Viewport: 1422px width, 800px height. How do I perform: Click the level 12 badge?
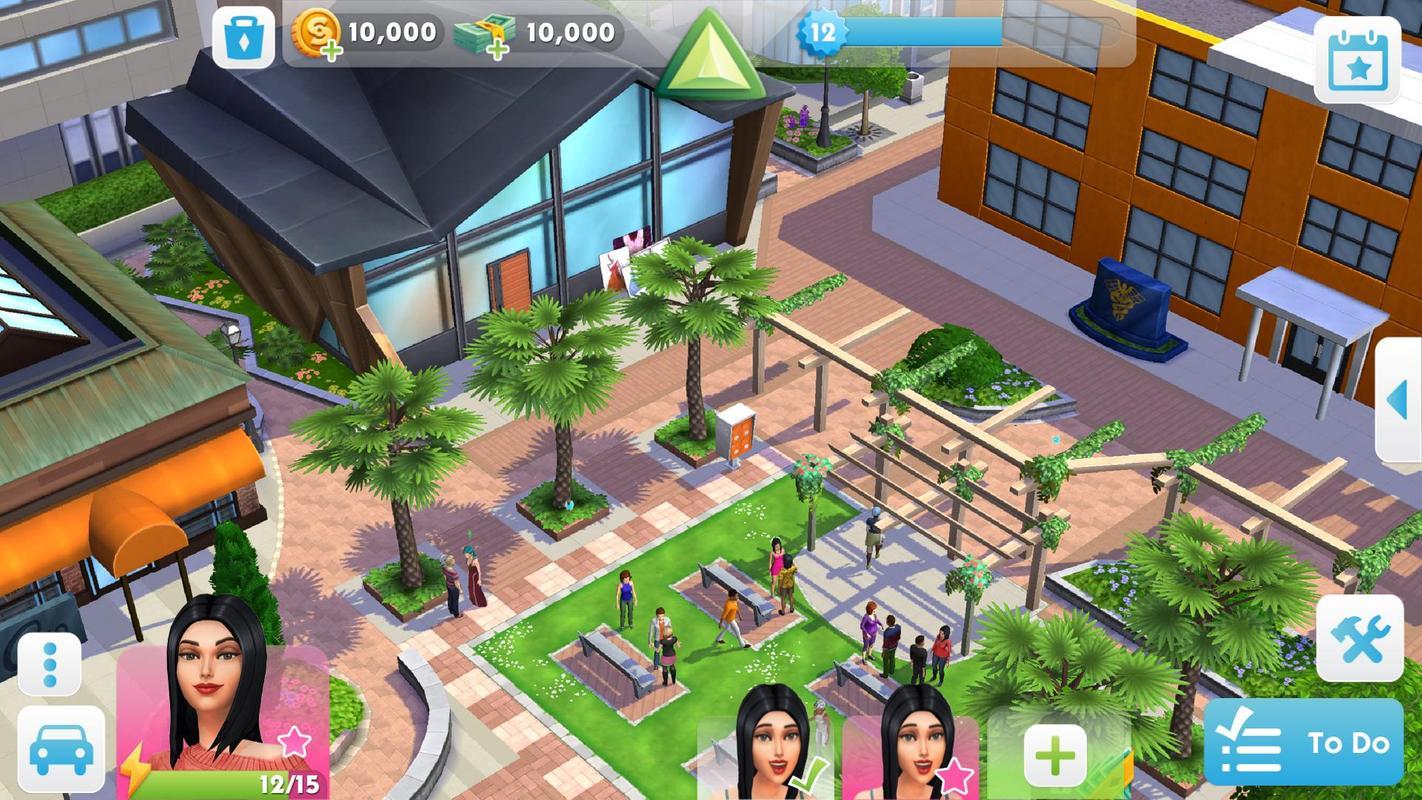point(820,30)
